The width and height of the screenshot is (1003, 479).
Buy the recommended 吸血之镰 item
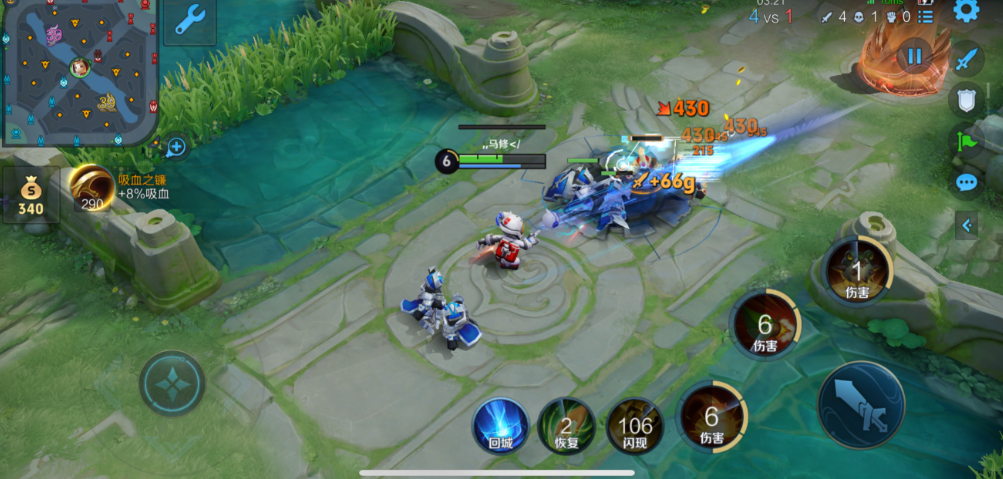91,188
